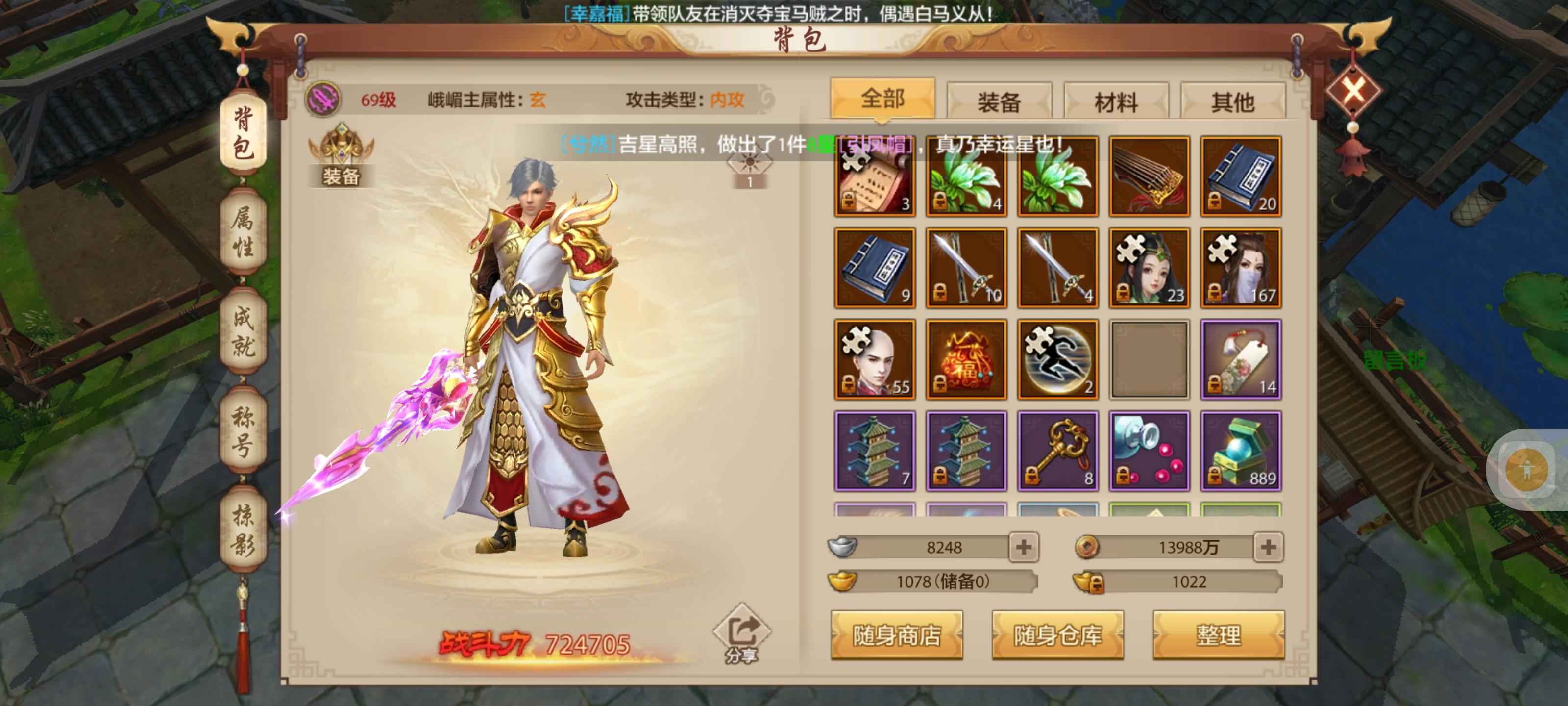
Task: Open the 随身仓库 portable warehouse
Action: coord(1057,635)
